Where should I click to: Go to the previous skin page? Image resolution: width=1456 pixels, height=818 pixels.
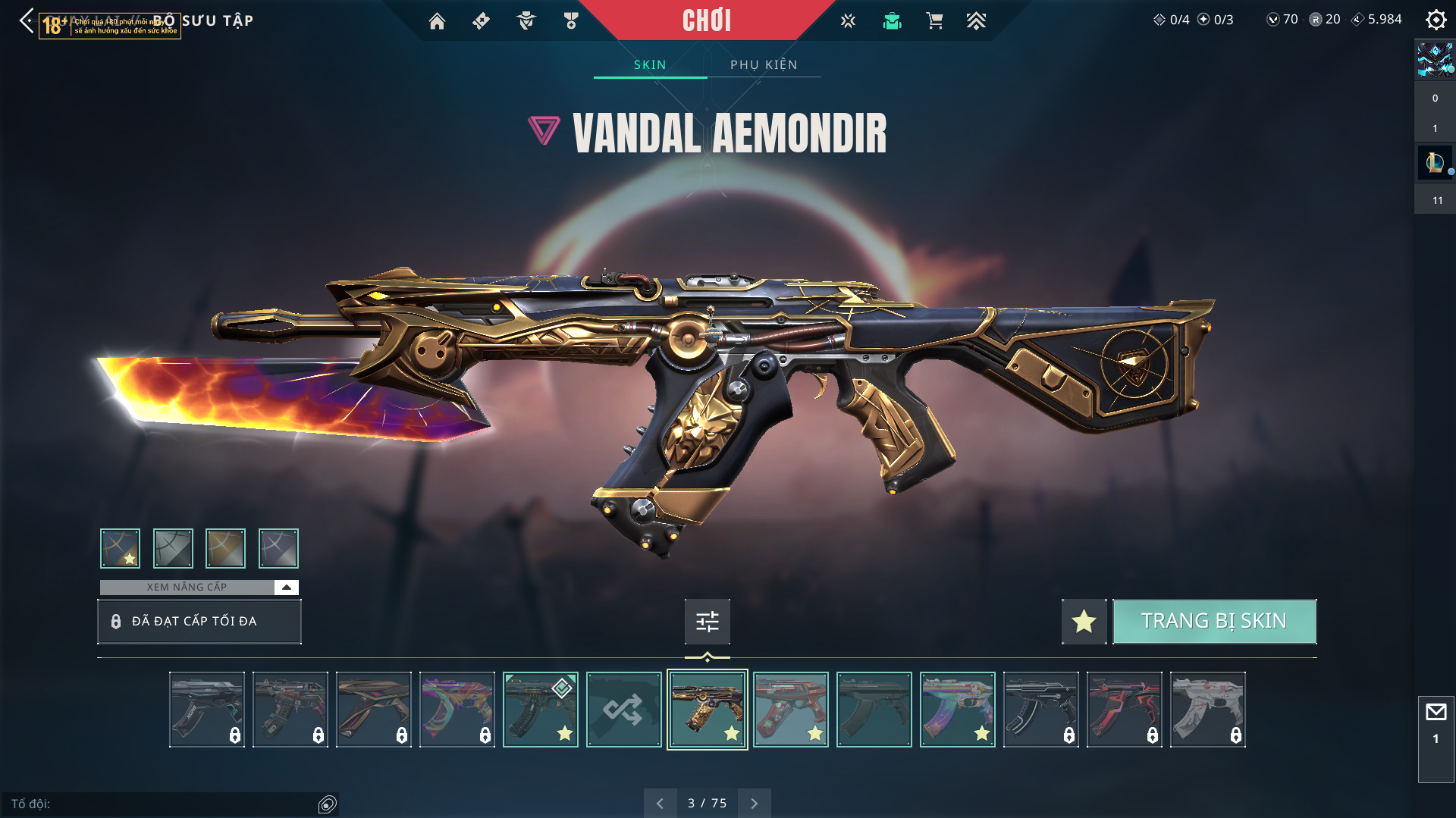[660, 803]
